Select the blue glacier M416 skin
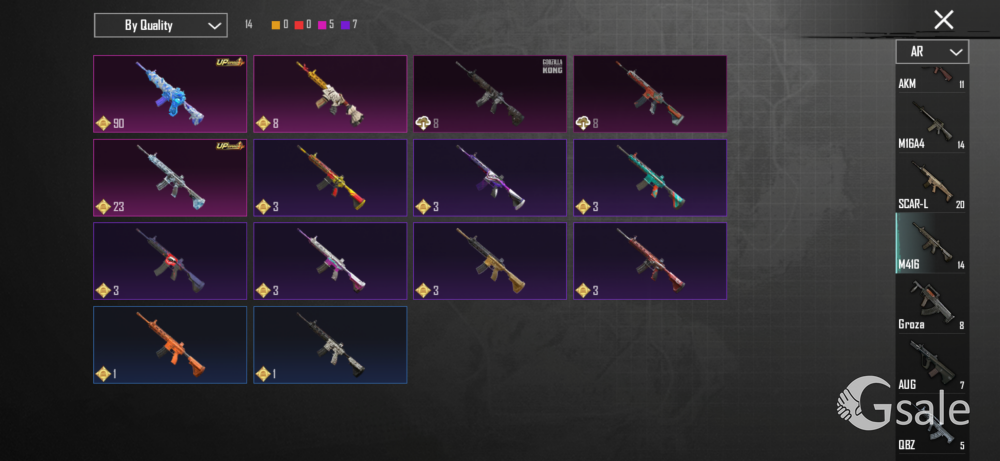The width and height of the screenshot is (1000, 461). click(170, 94)
